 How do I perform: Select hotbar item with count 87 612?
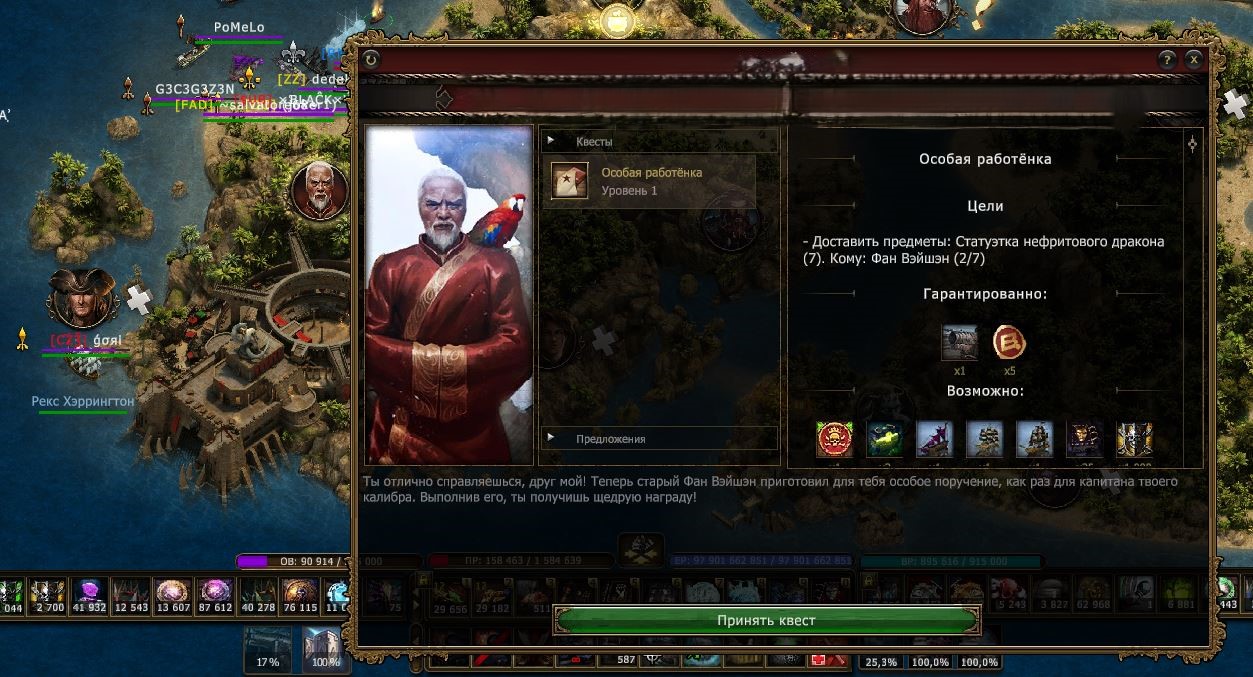tap(215, 596)
